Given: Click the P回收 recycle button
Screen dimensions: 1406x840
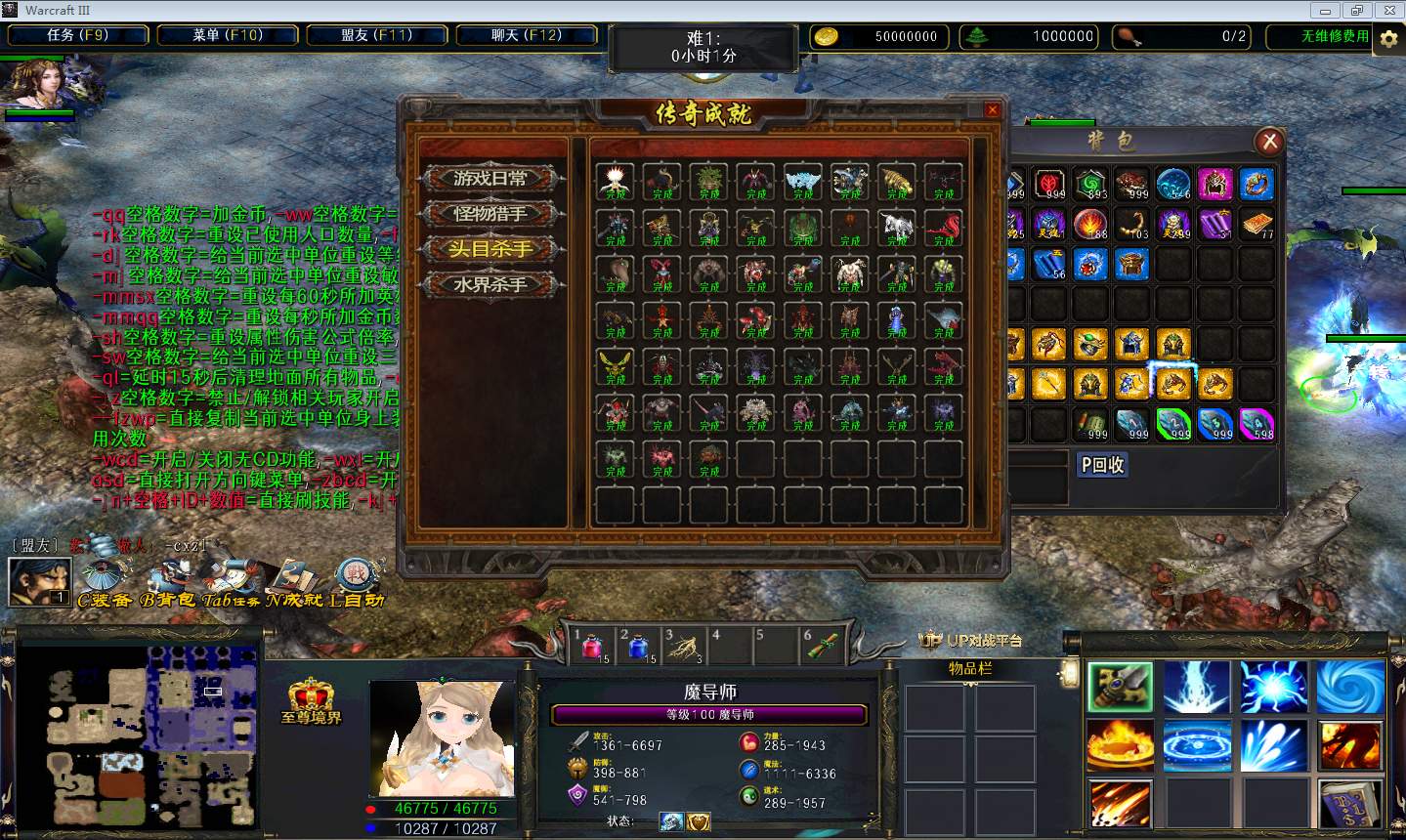Looking at the screenshot, I should [1102, 465].
